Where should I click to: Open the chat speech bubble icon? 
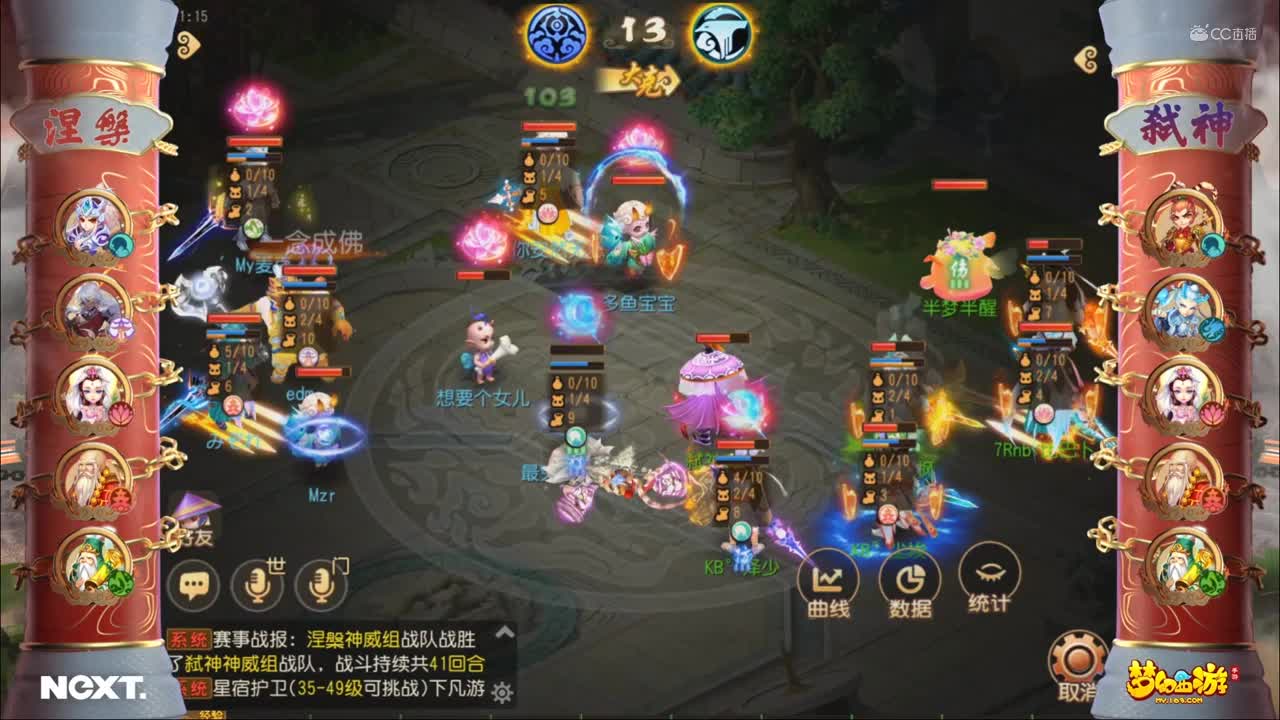click(196, 585)
